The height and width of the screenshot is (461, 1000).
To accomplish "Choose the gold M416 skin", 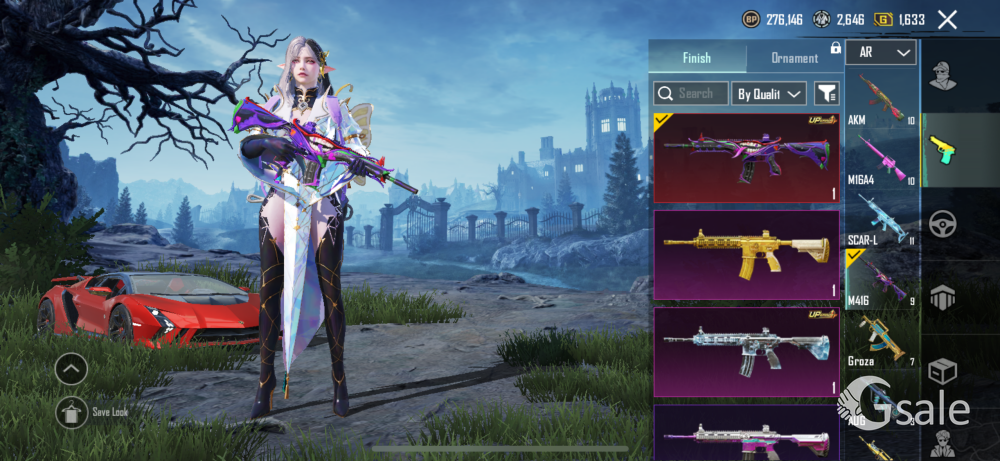I will click(746, 254).
